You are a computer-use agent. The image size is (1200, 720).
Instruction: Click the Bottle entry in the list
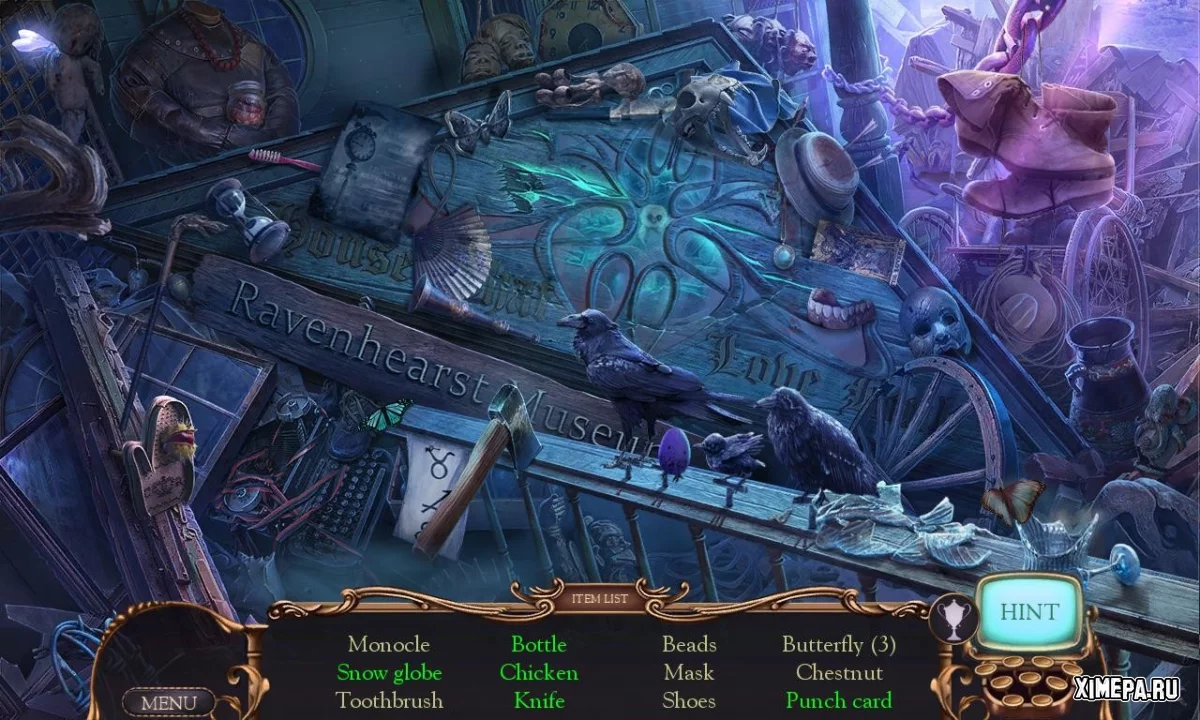click(539, 644)
